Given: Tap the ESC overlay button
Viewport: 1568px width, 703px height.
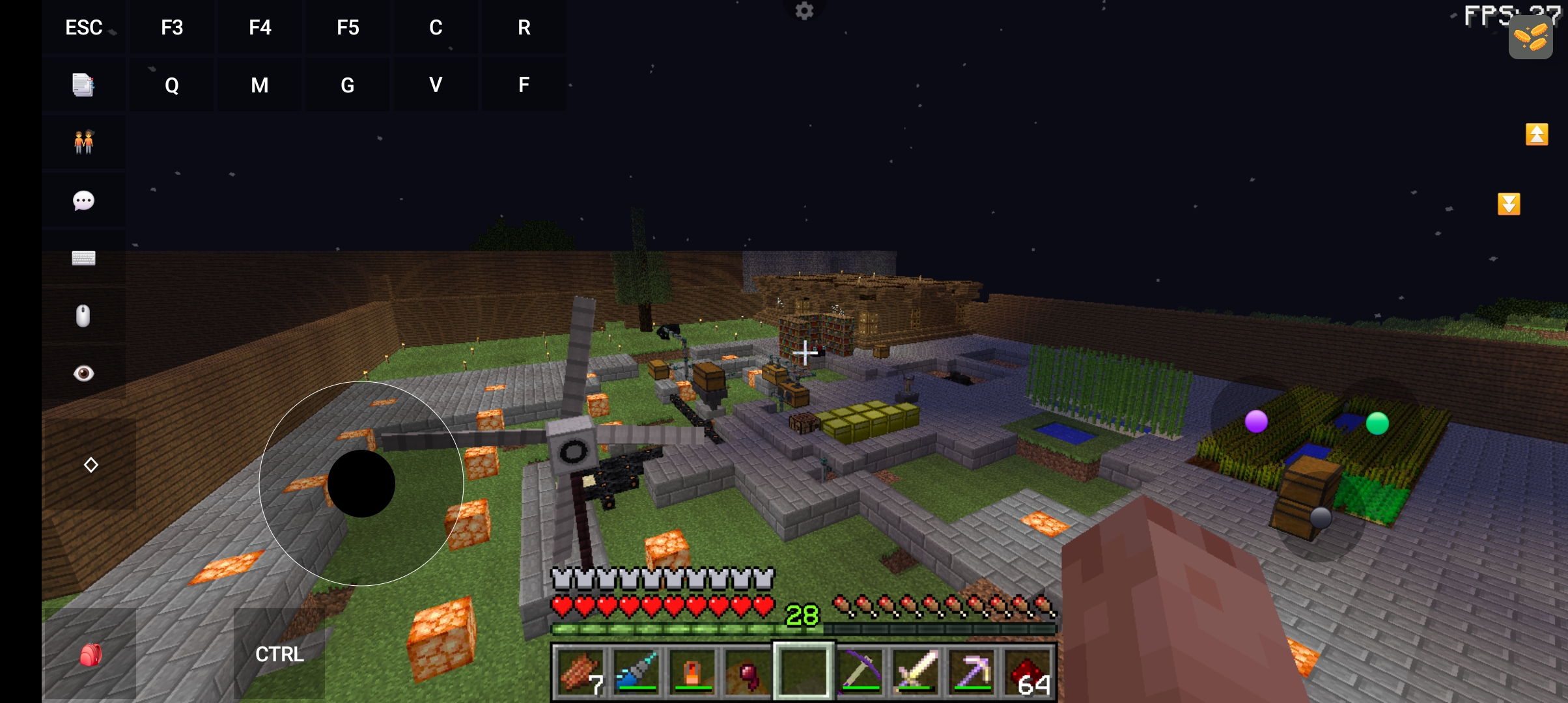Looking at the screenshot, I should coord(84,27).
